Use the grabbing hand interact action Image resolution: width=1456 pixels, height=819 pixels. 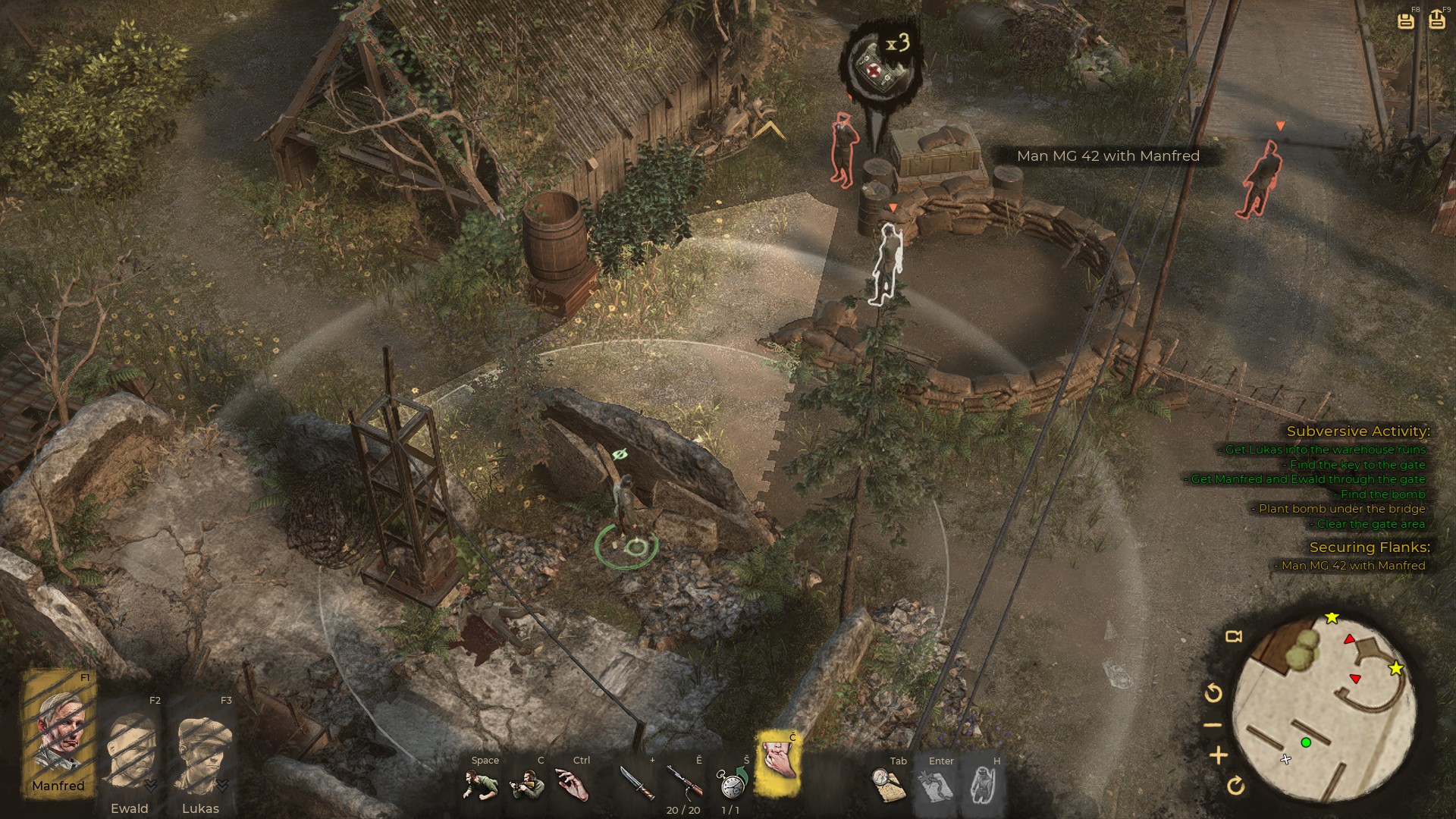(573, 785)
